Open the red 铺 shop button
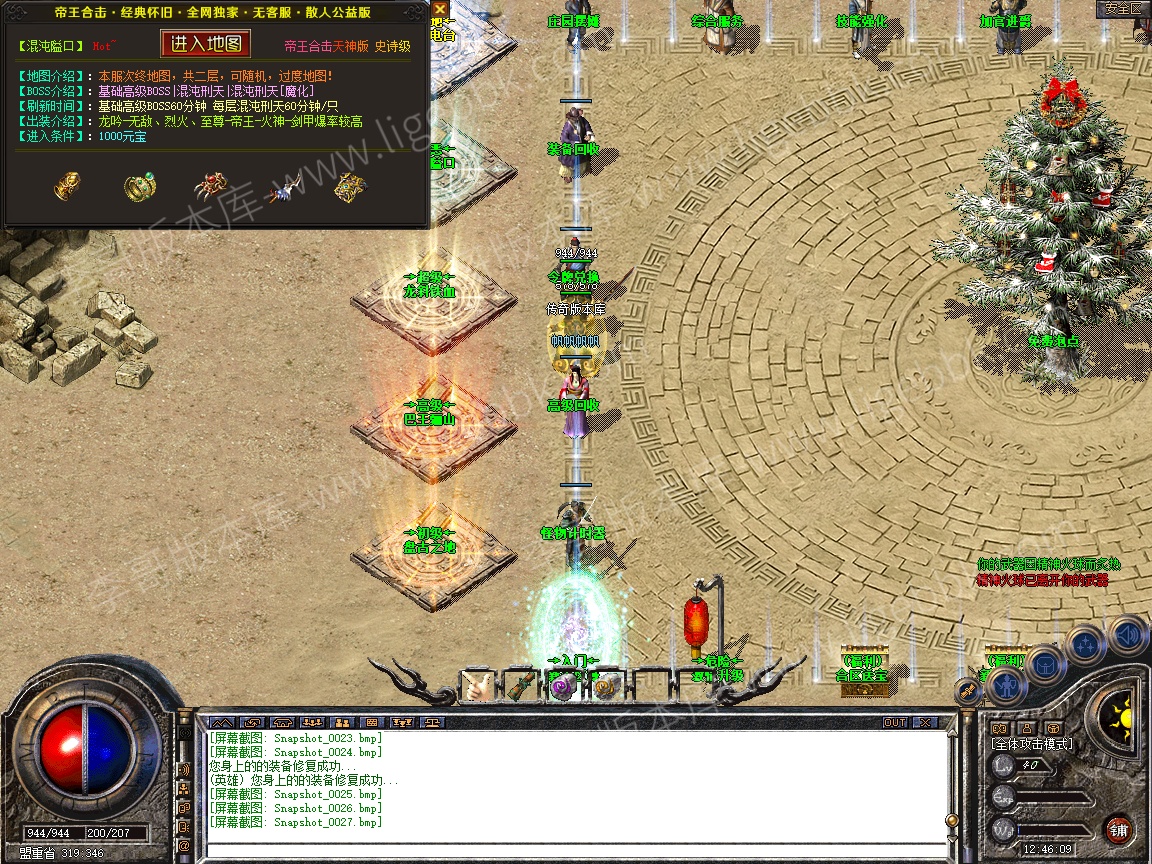This screenshot has width=1152, height=864. coord(1118,829)
